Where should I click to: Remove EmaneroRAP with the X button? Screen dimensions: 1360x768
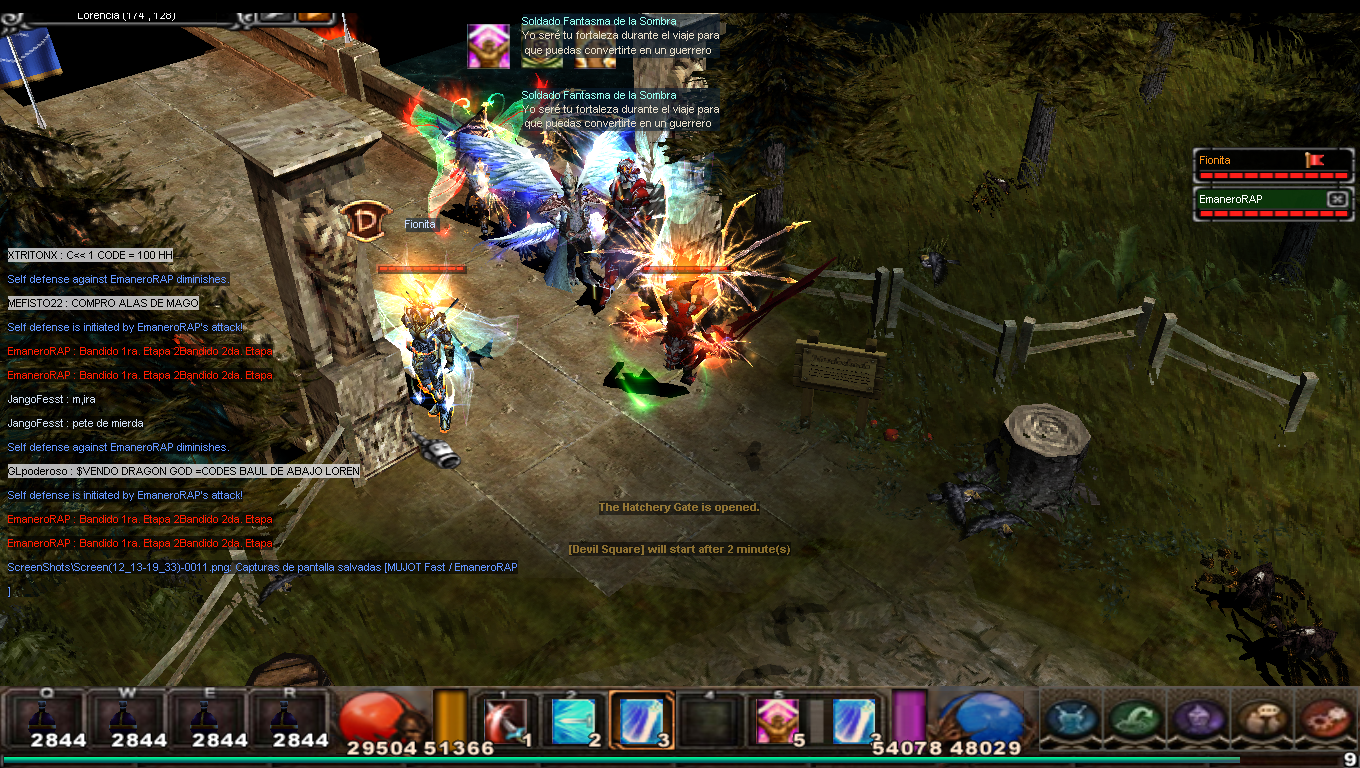pos(1336,199)
